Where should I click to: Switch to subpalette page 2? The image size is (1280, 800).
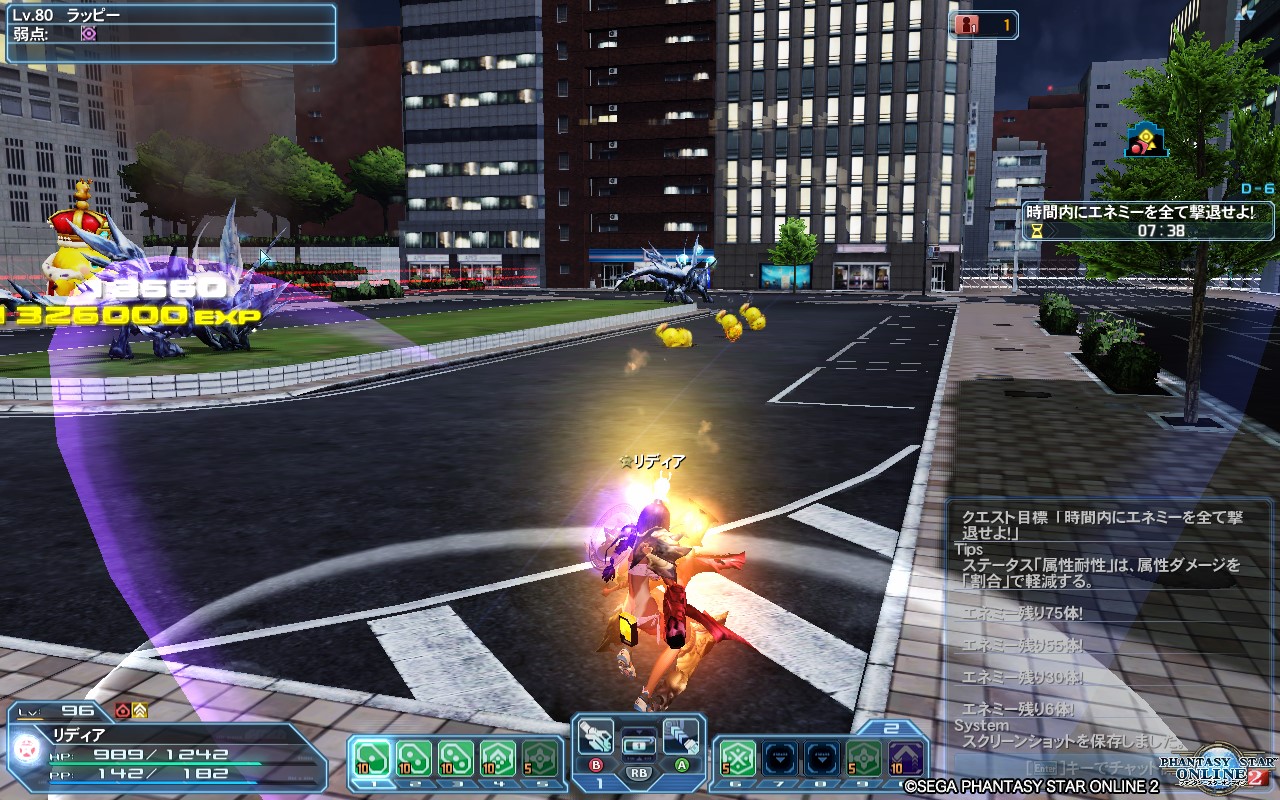pyautogui.click(x=892, y=727)
